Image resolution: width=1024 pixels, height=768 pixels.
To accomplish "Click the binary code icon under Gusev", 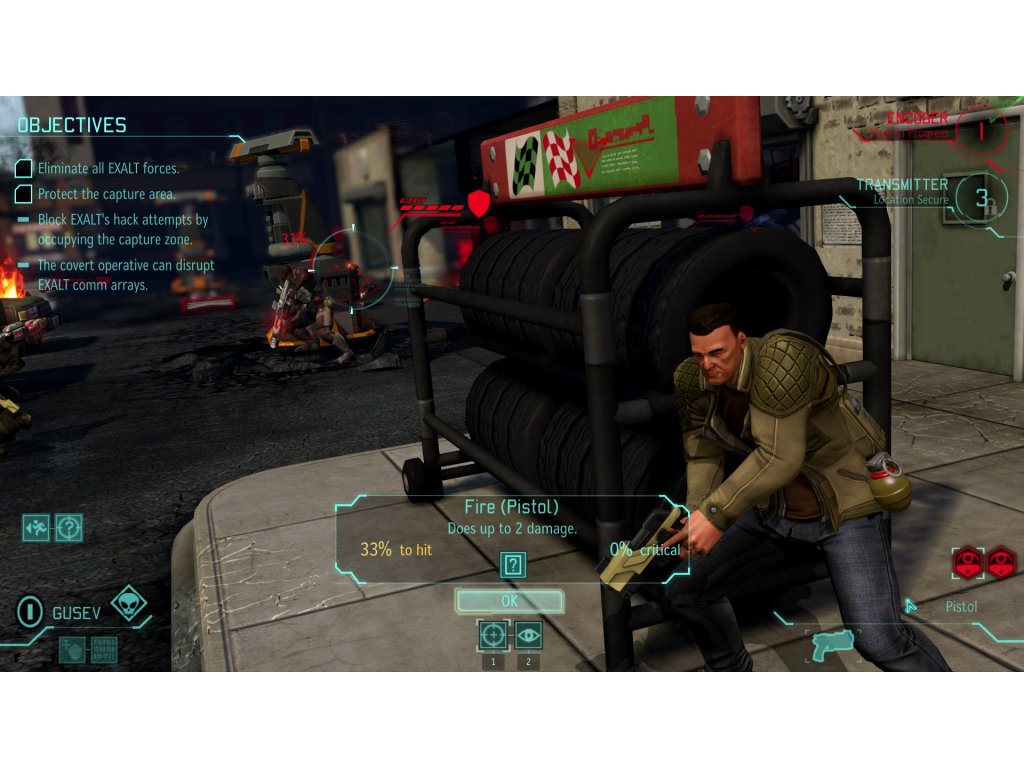I will 103,649.
